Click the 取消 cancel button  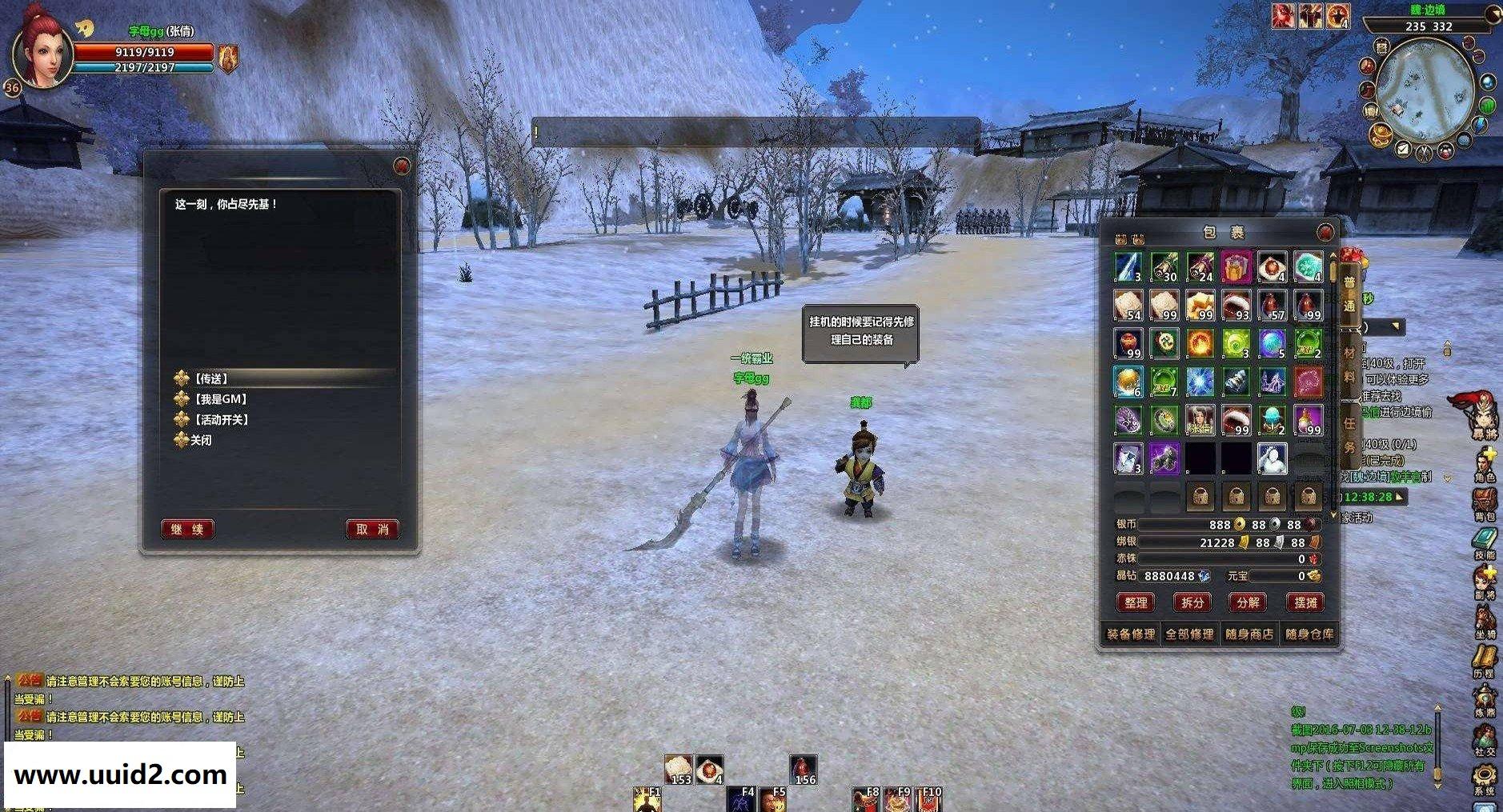pyautogui.click(x=372, y=529)
